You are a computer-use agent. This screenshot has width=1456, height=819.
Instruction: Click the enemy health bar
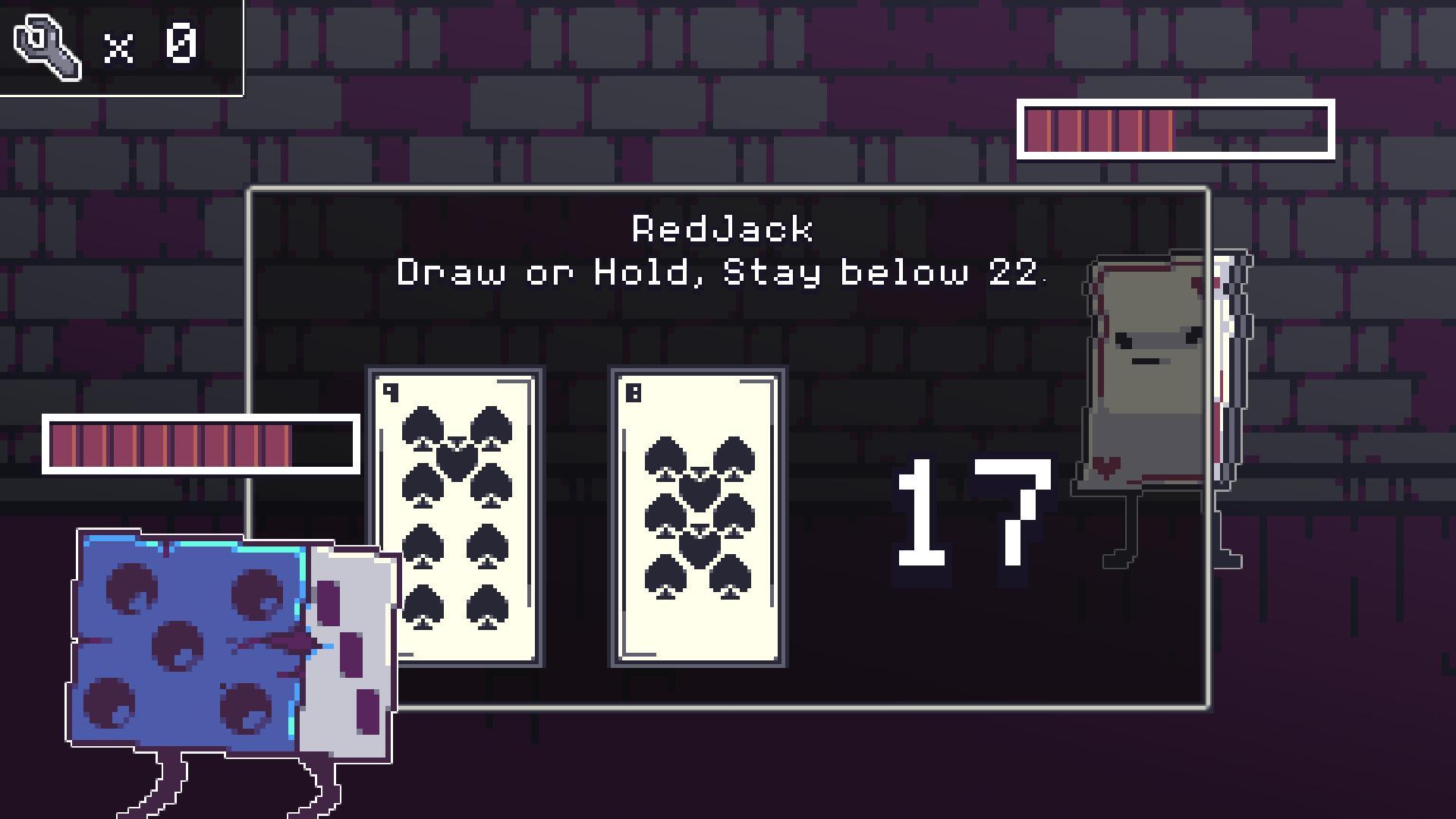1176,131
